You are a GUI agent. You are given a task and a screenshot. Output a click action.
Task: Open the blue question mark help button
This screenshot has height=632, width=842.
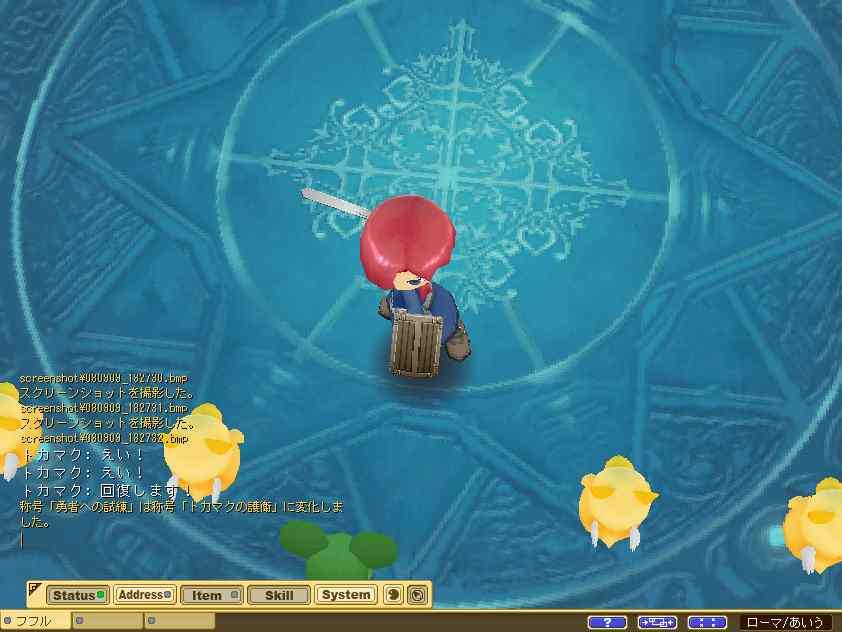[x=607, y=622]
